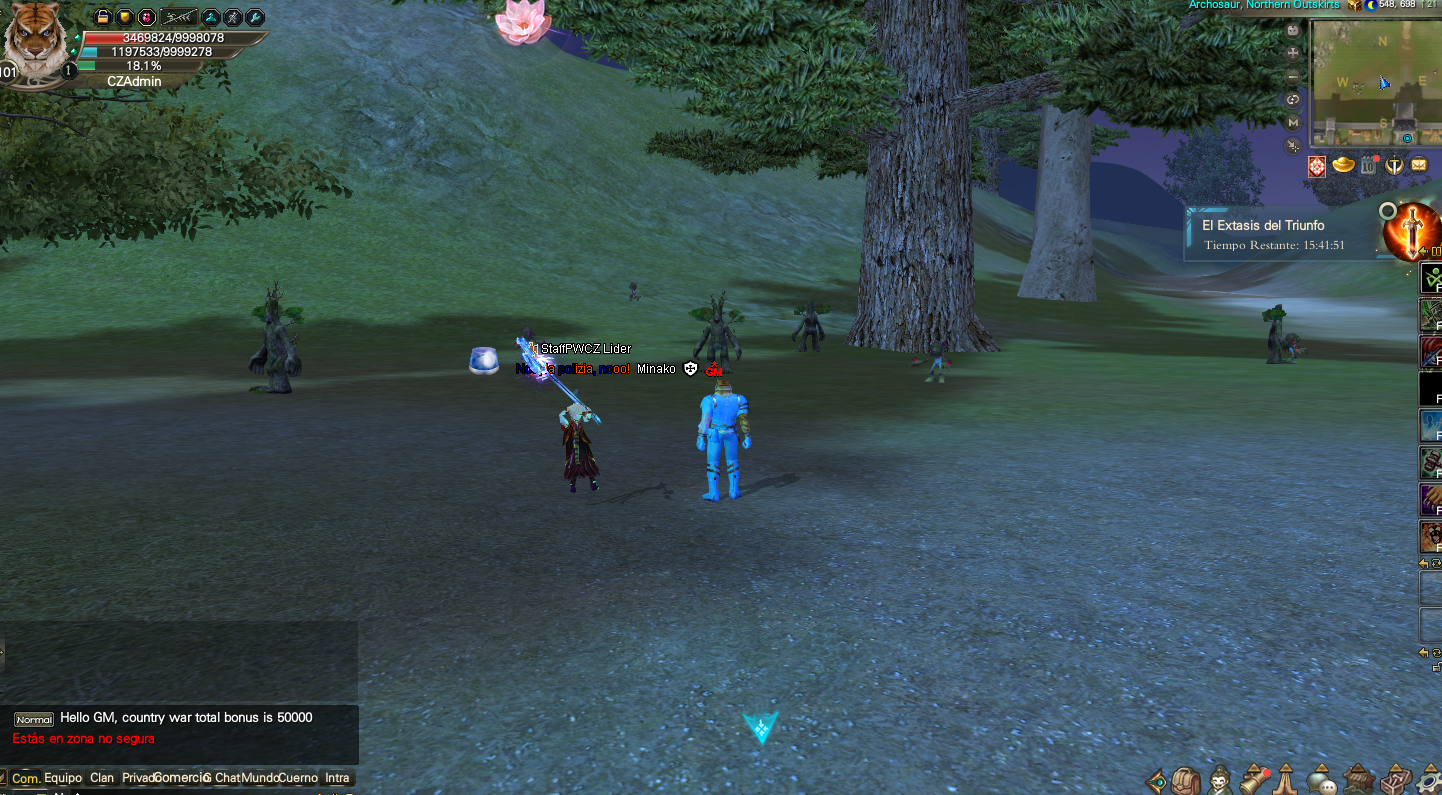Screen dimensions: 1442x795
Task: Select the Equipo chat tab
Action: pyautogui.click(x=63, y=778)
